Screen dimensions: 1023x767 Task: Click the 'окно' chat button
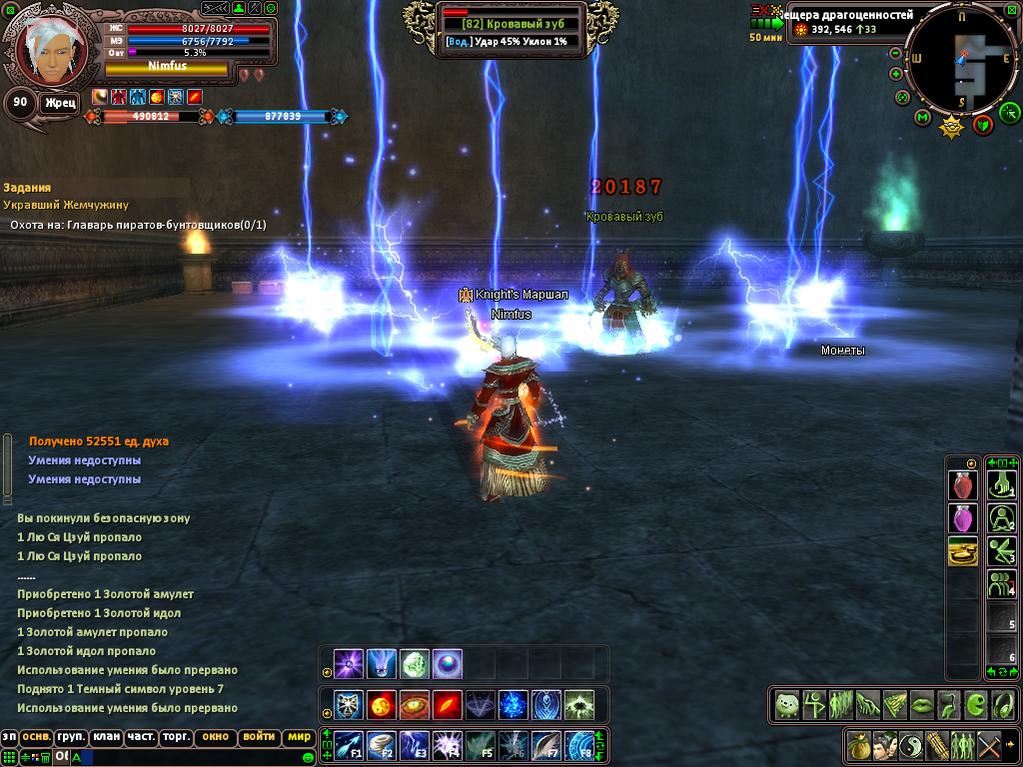click(x=215, y=737)
